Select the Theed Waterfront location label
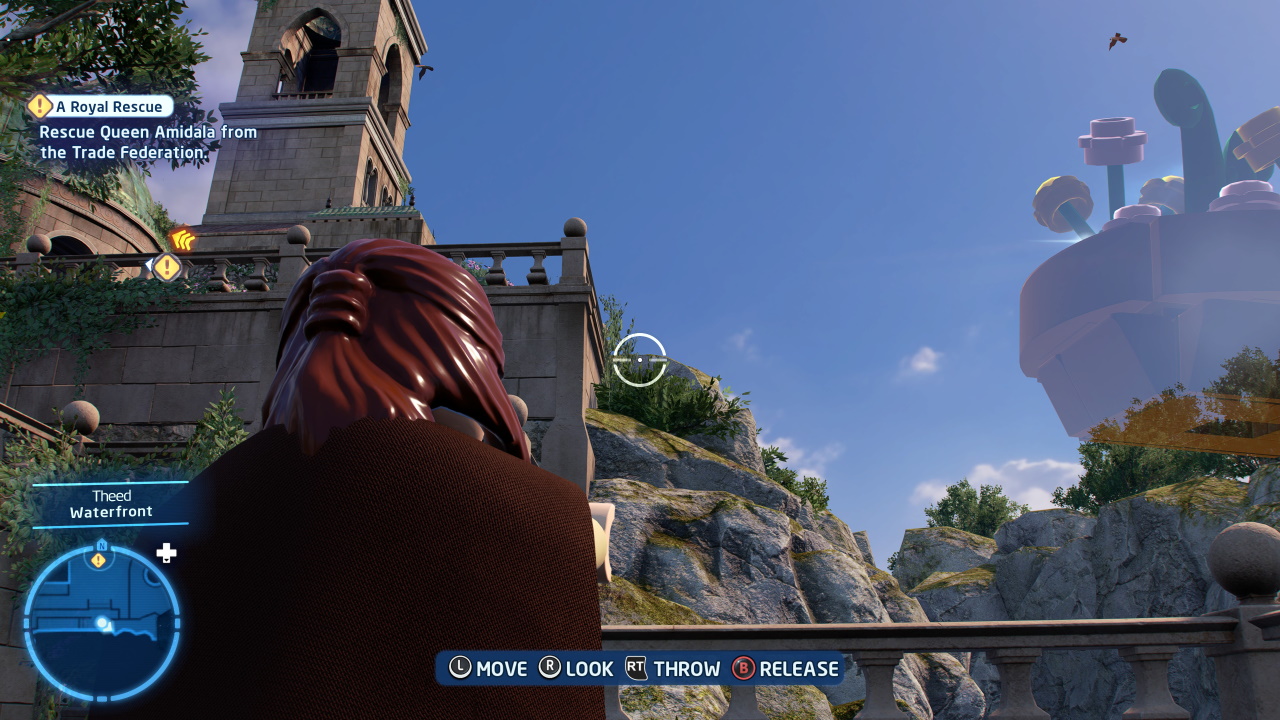Screen dimensions: 1280x720 (x=111, y=504)
